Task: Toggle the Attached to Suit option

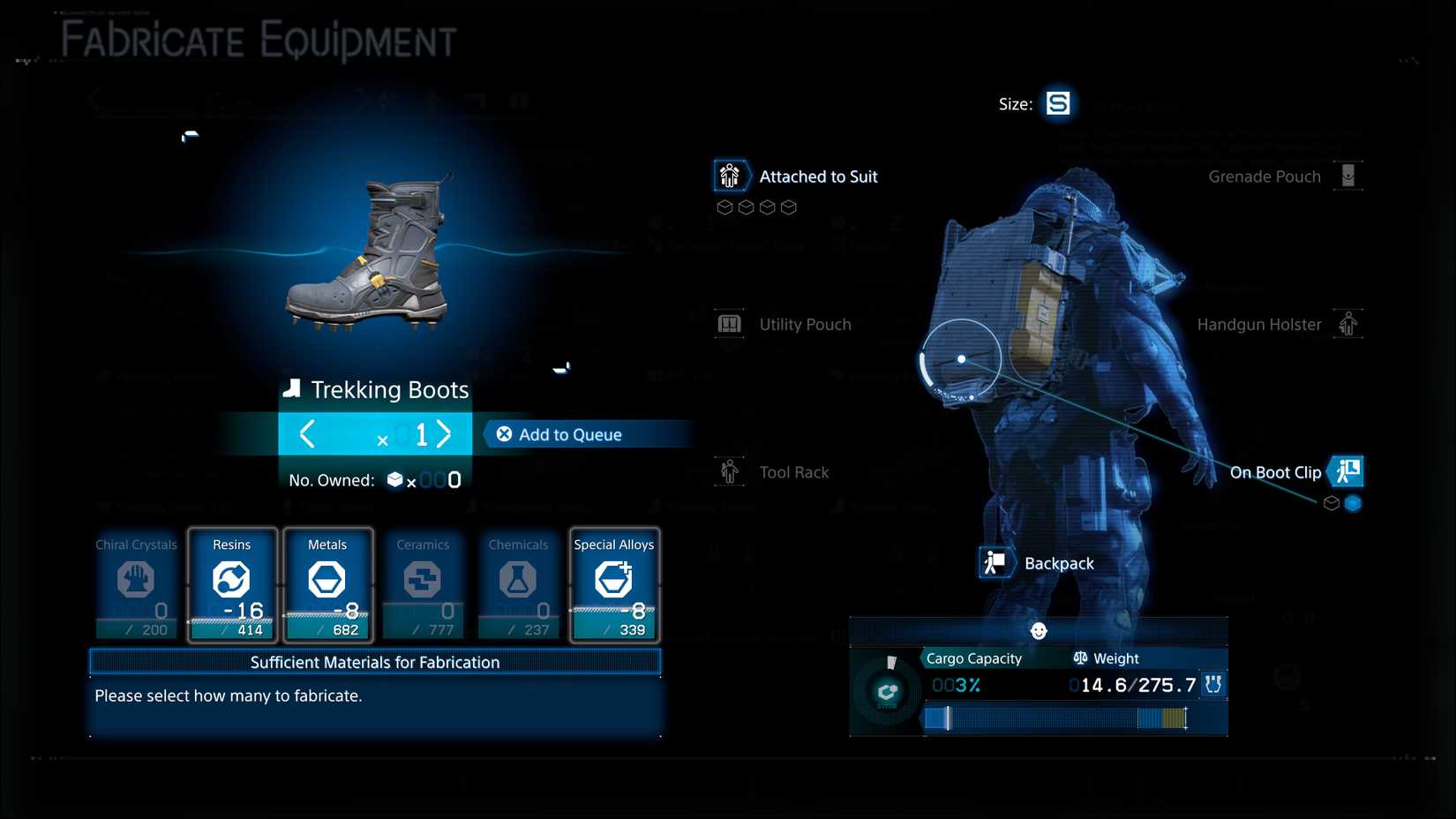Action: tap(731, 176)
